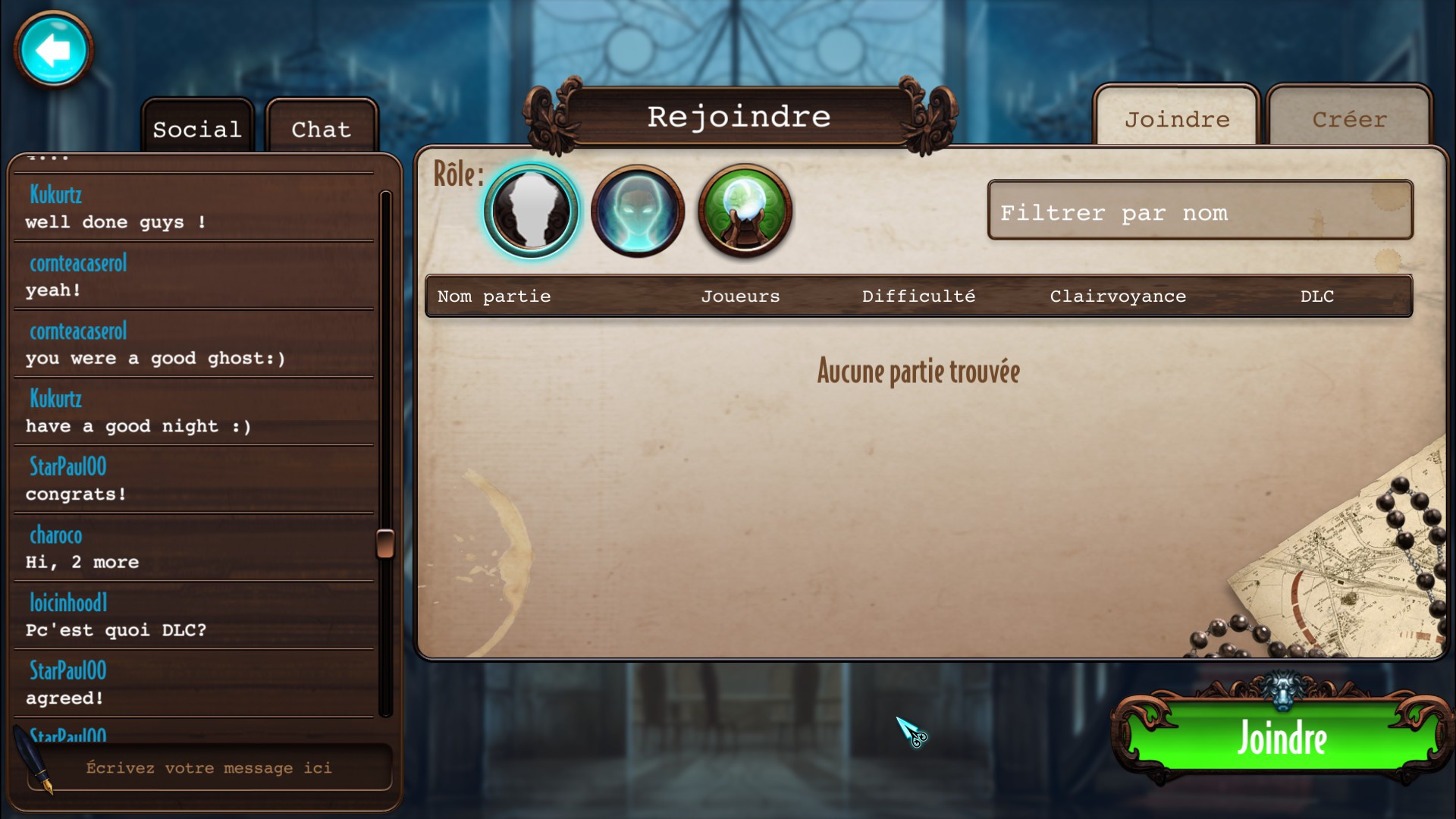The image size is (1456, 819).
Task: Click the chat message input box
Action: point(209,768)
